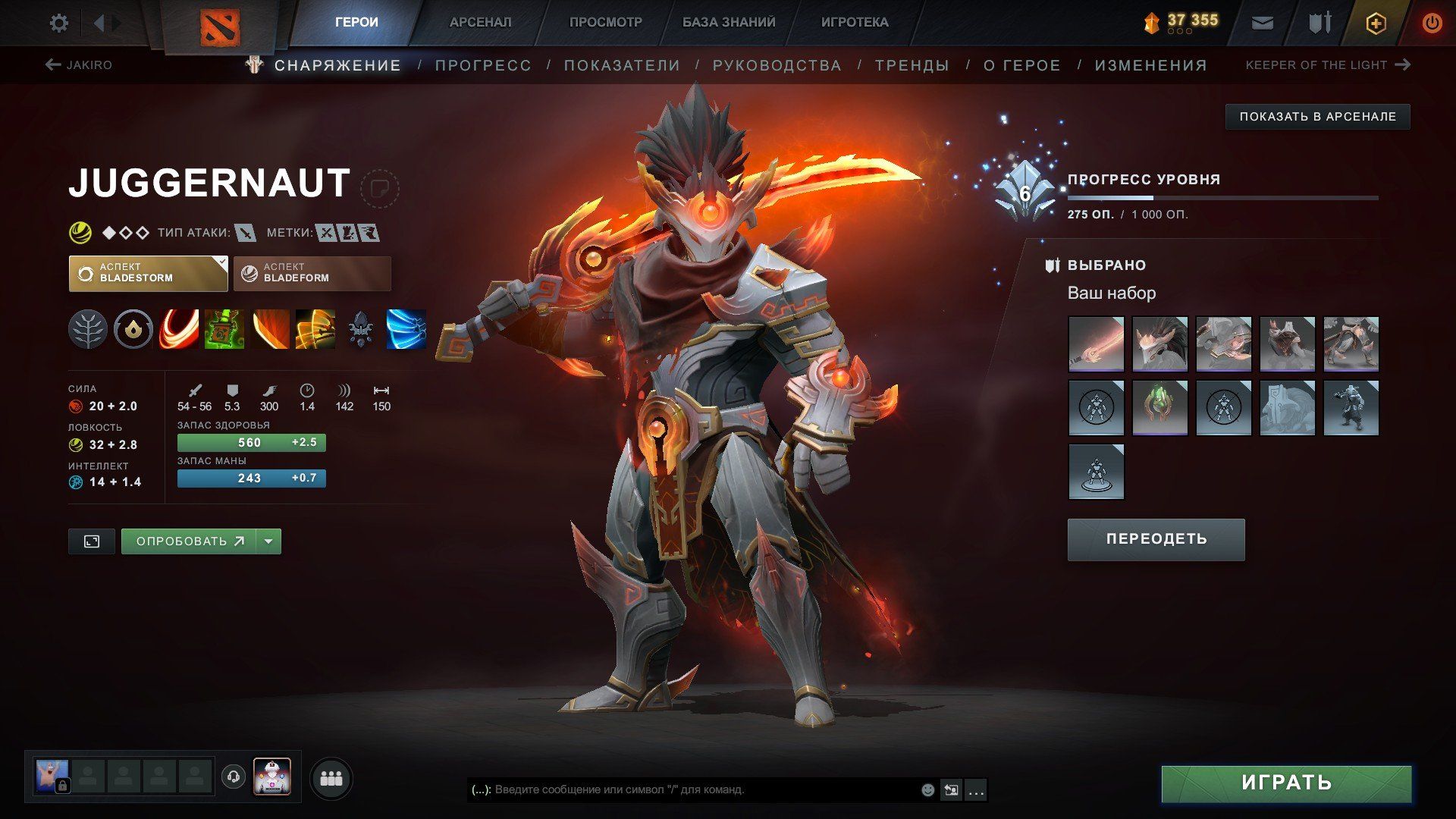Switch to the Арсенал tab
This screenshot has height=819, width=1456.
pos(480,22)
